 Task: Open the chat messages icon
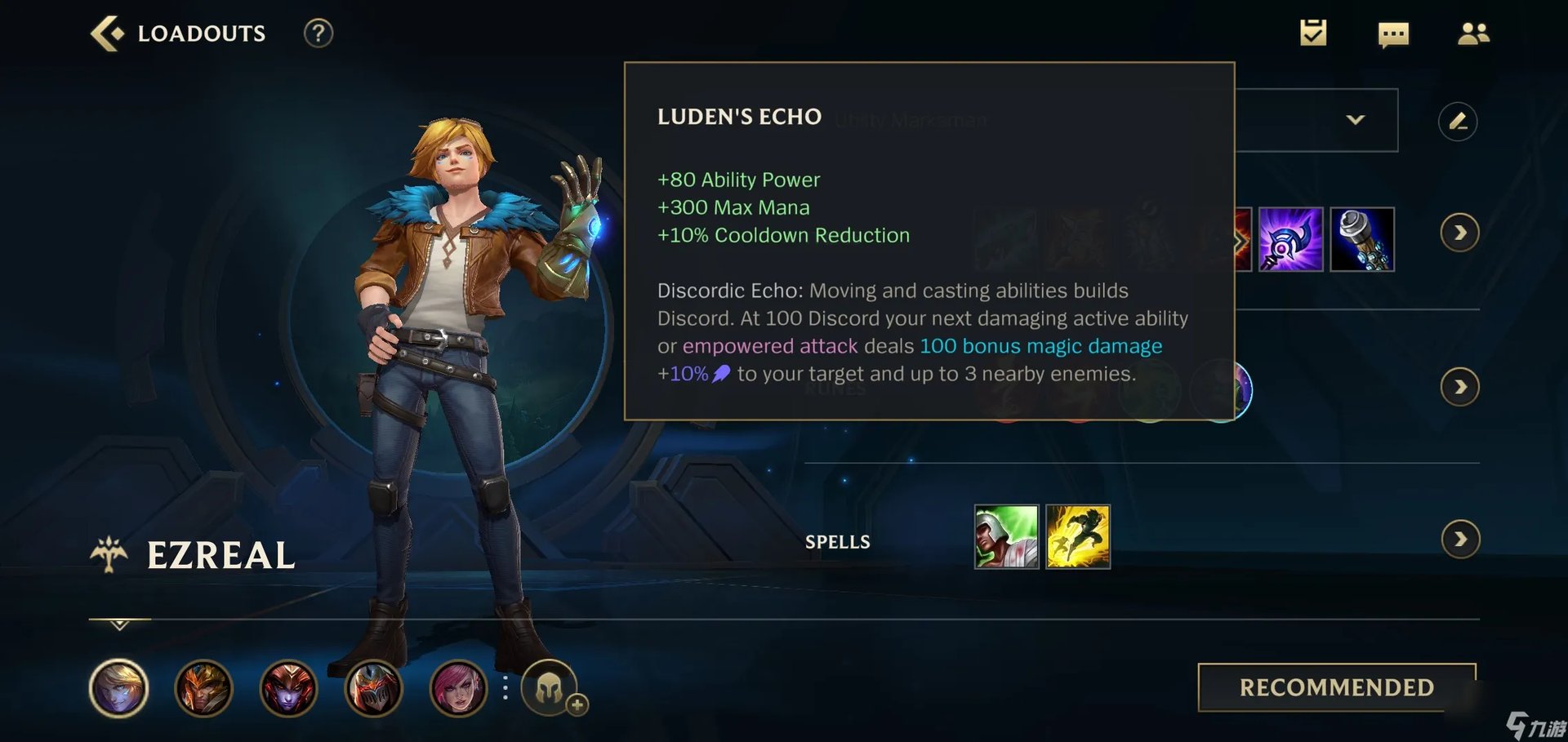coord(1393,34)
